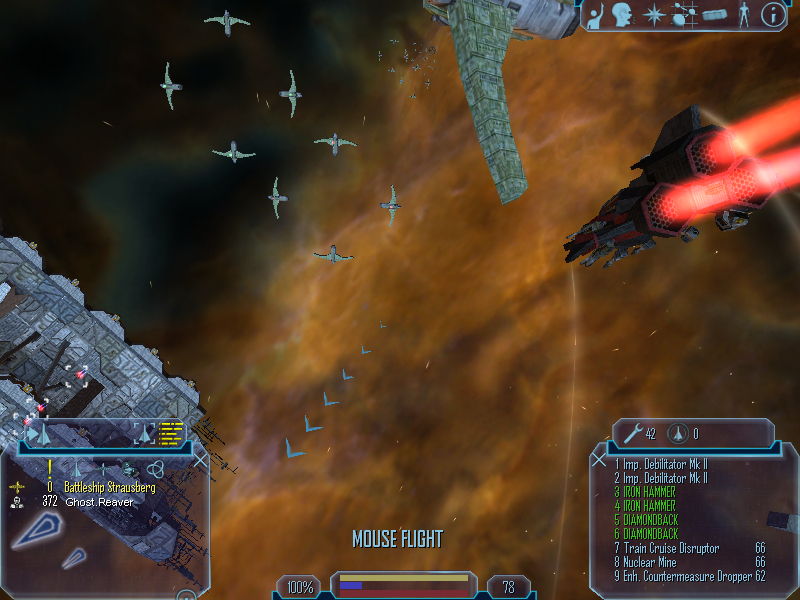
Task: Filter contacts by the yellow exclamation mark
Action: click(49, 467)
